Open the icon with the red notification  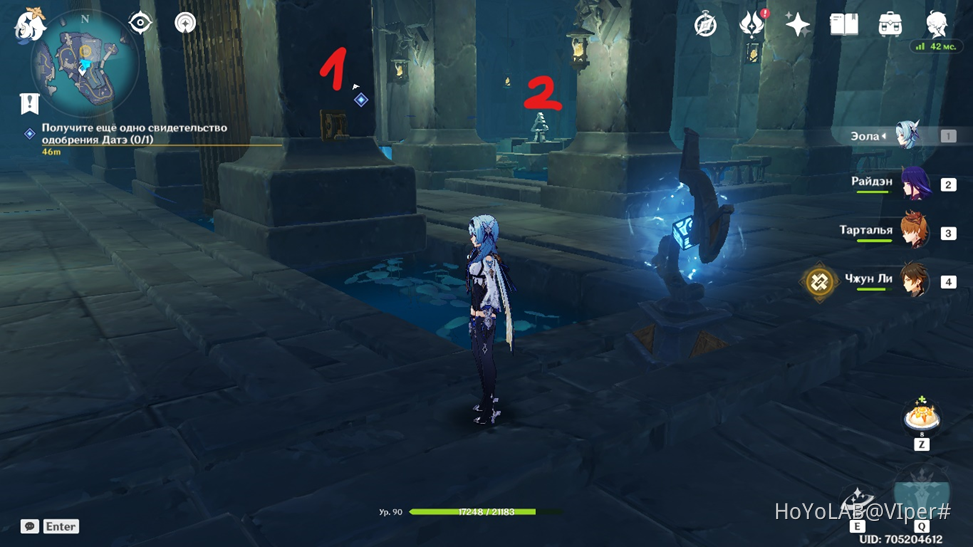(x=752, y=25)
